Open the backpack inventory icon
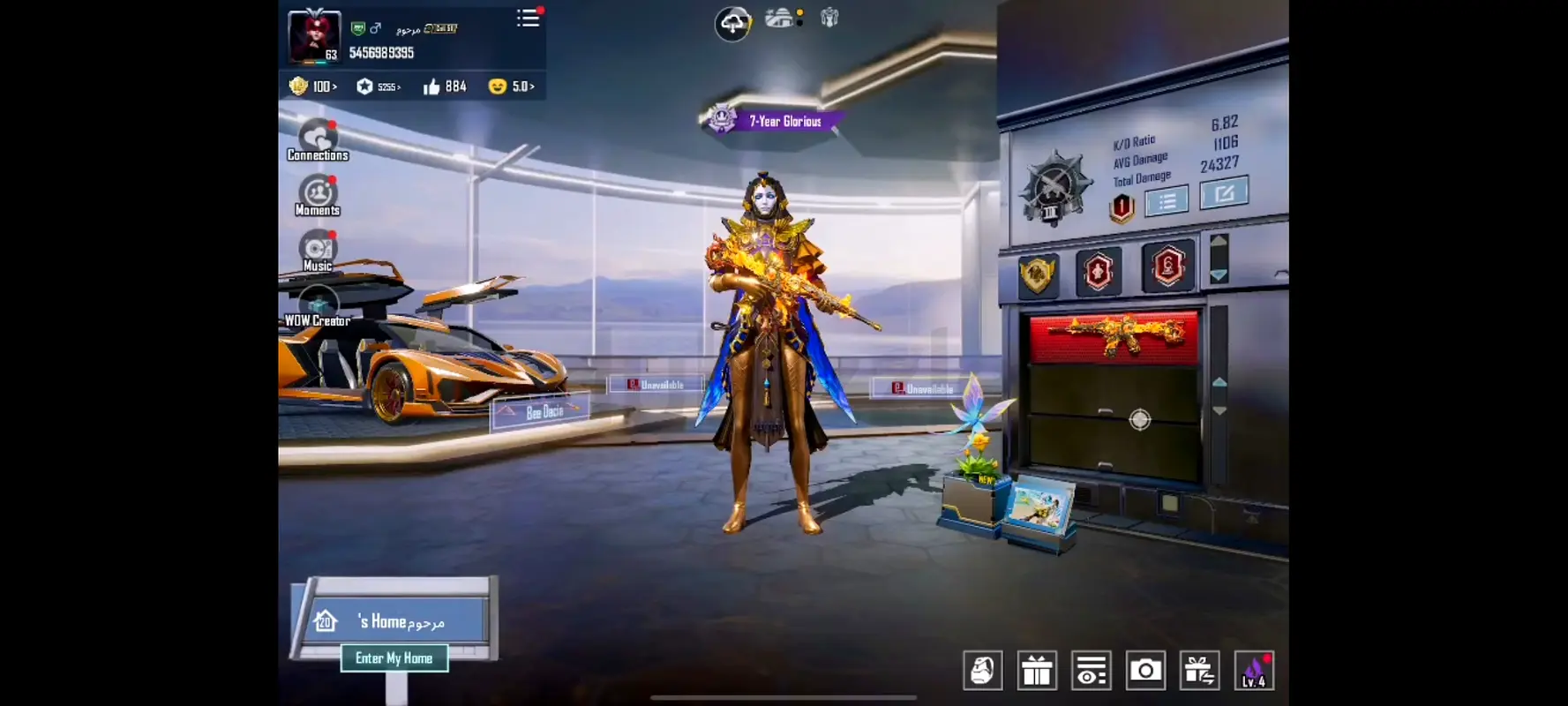This screenshot has width=1568, height=706. [982, 672]
